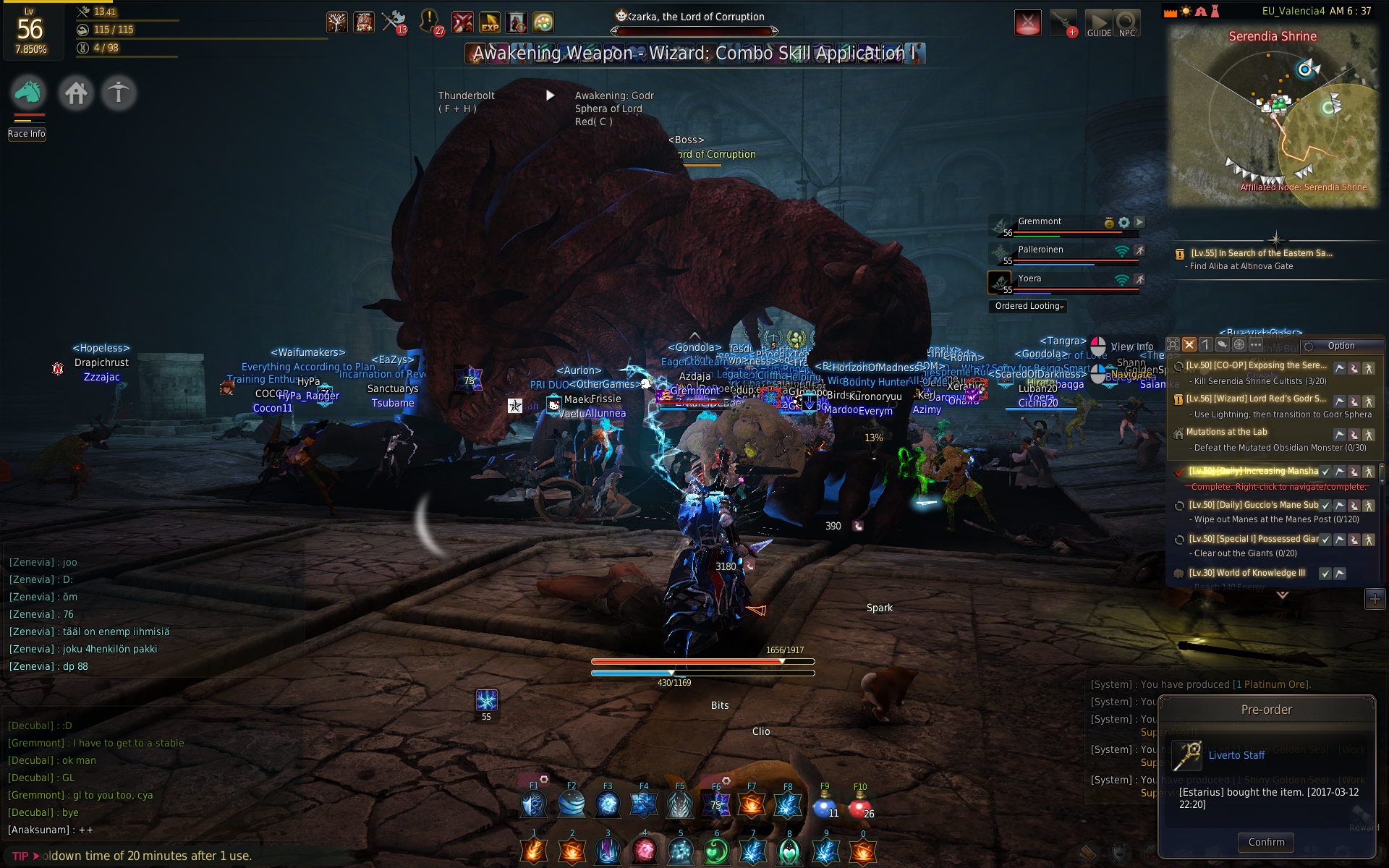
Task: Confirm the Liverto Staff pre-order notice
Action: click(1266, 842)
